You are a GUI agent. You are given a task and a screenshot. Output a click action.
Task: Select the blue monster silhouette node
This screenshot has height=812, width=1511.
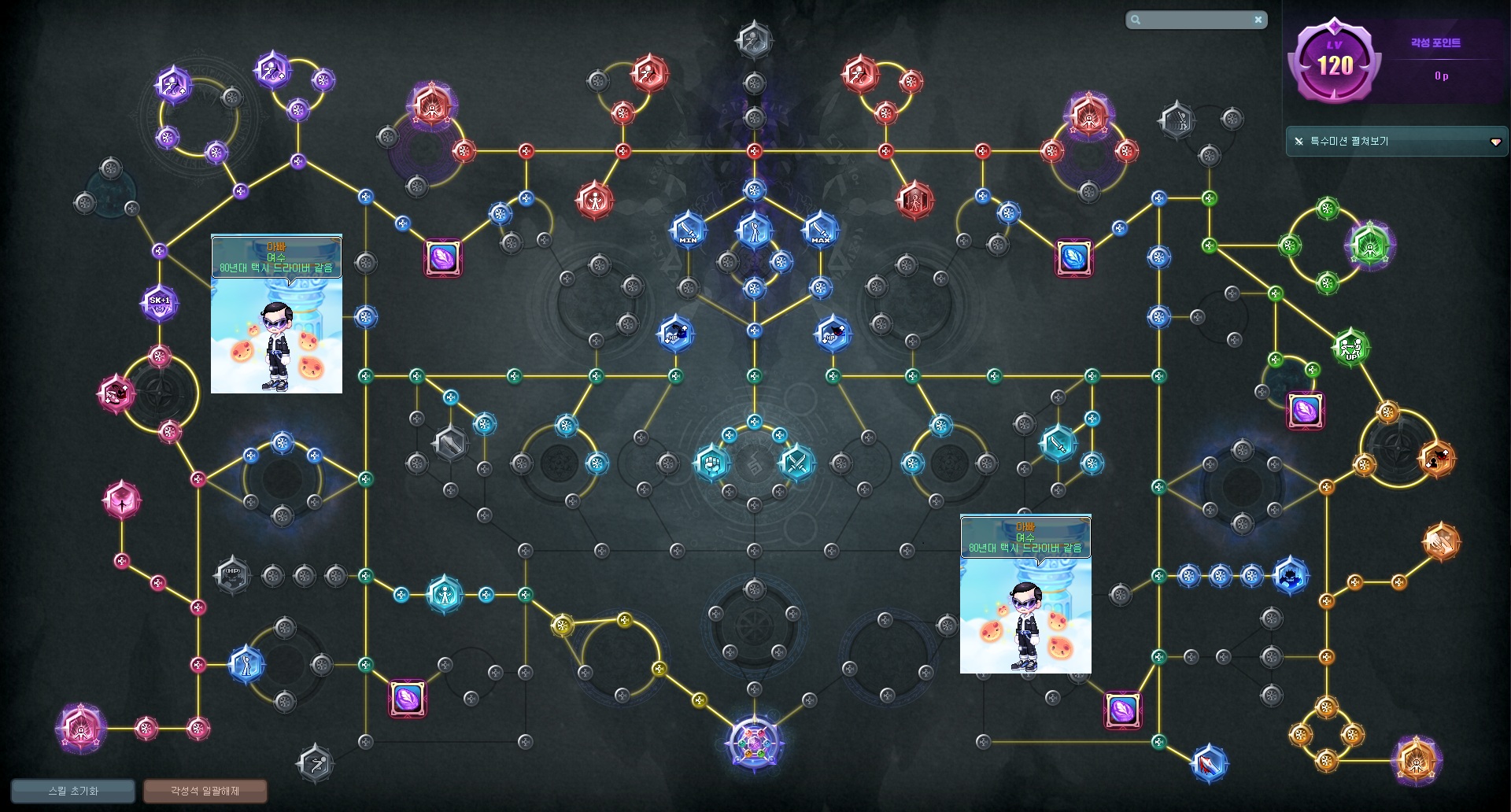click(x=1291, y=577)
